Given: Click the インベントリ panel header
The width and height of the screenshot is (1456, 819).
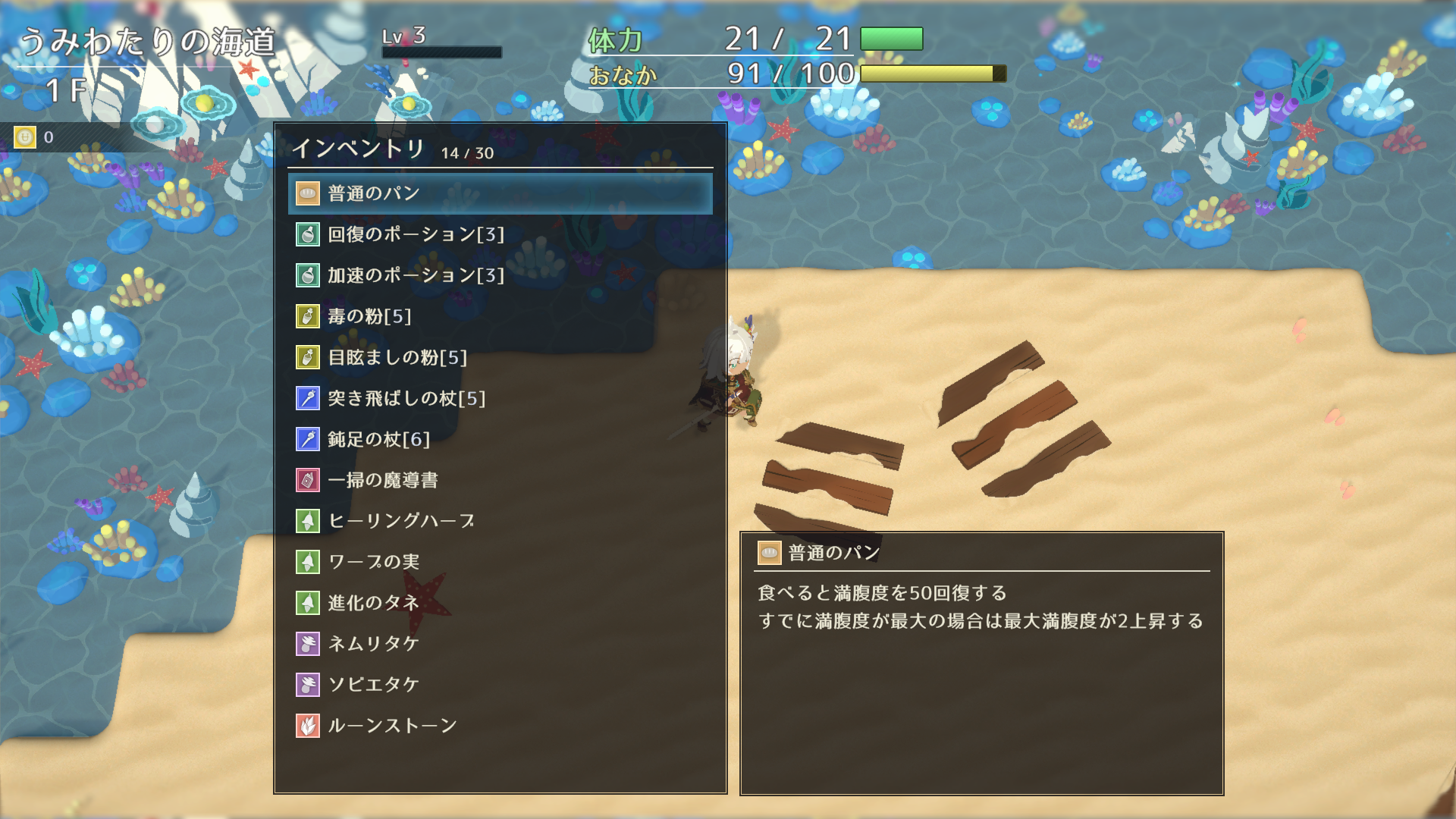Looking at the screenshot, I should 360,149.
